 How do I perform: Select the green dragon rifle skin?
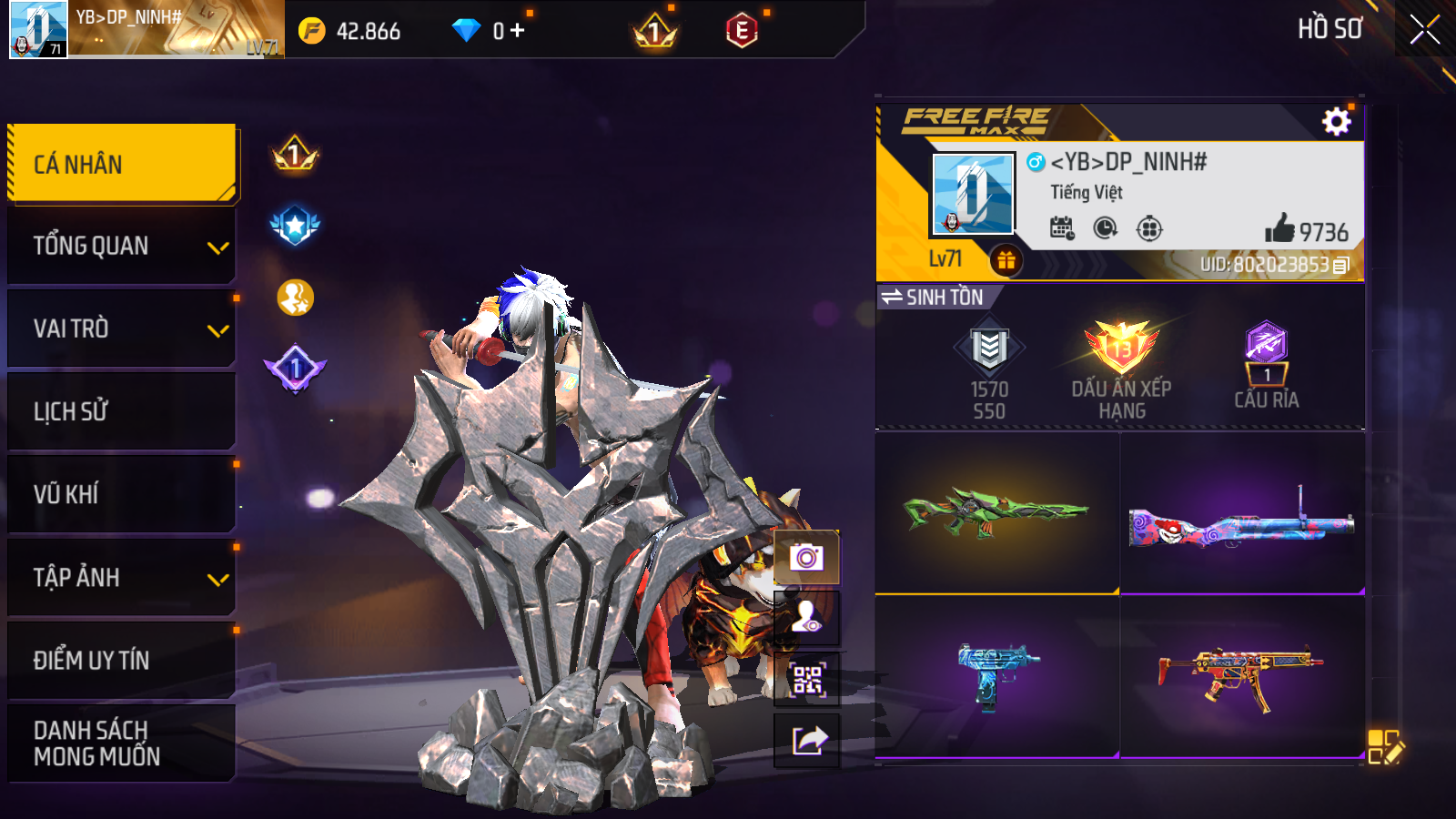[996, 511]
